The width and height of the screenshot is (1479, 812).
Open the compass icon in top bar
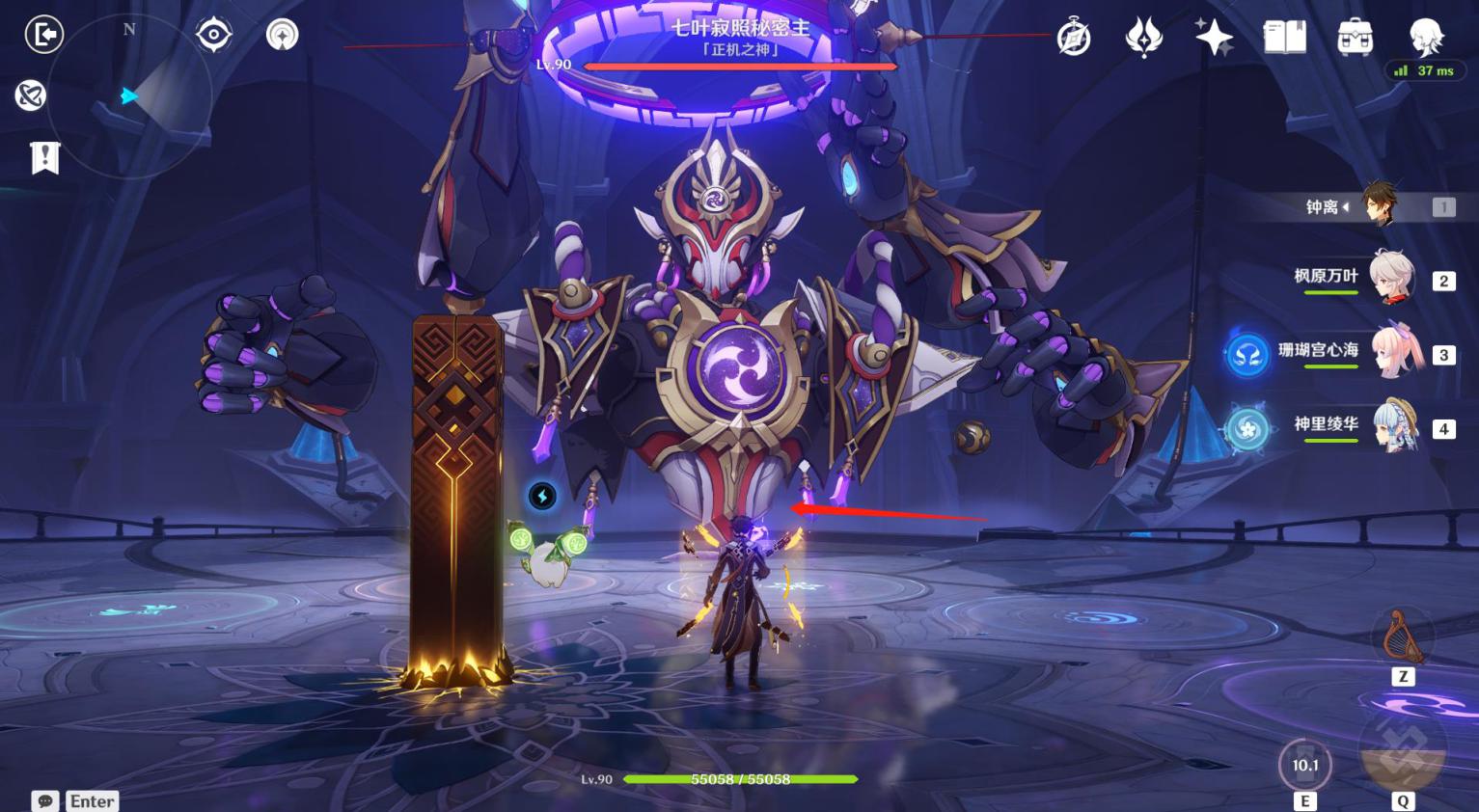click(1073, 38)
